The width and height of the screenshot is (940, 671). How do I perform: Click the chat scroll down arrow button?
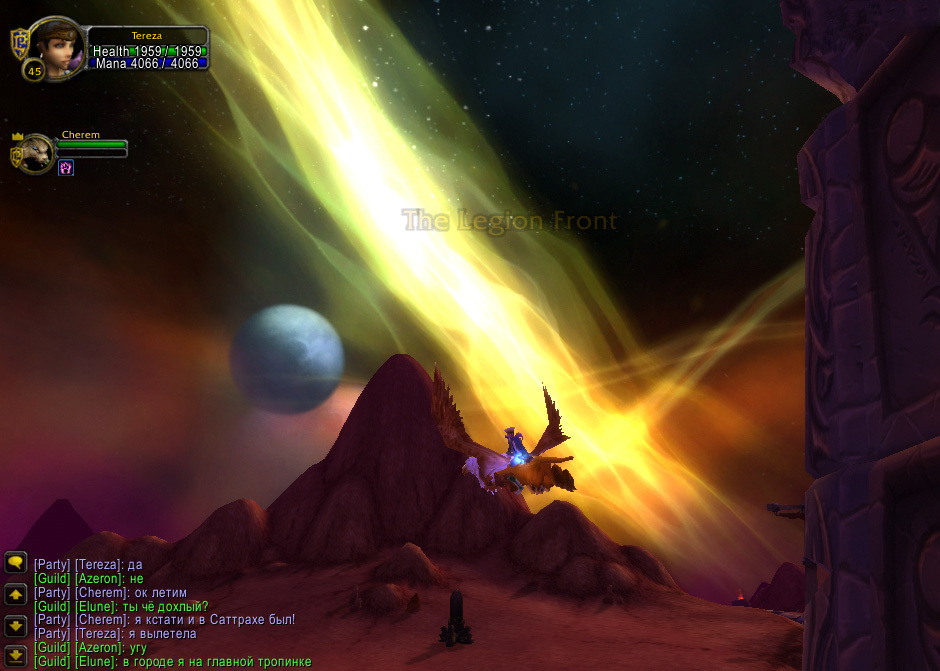click(15, 626)
